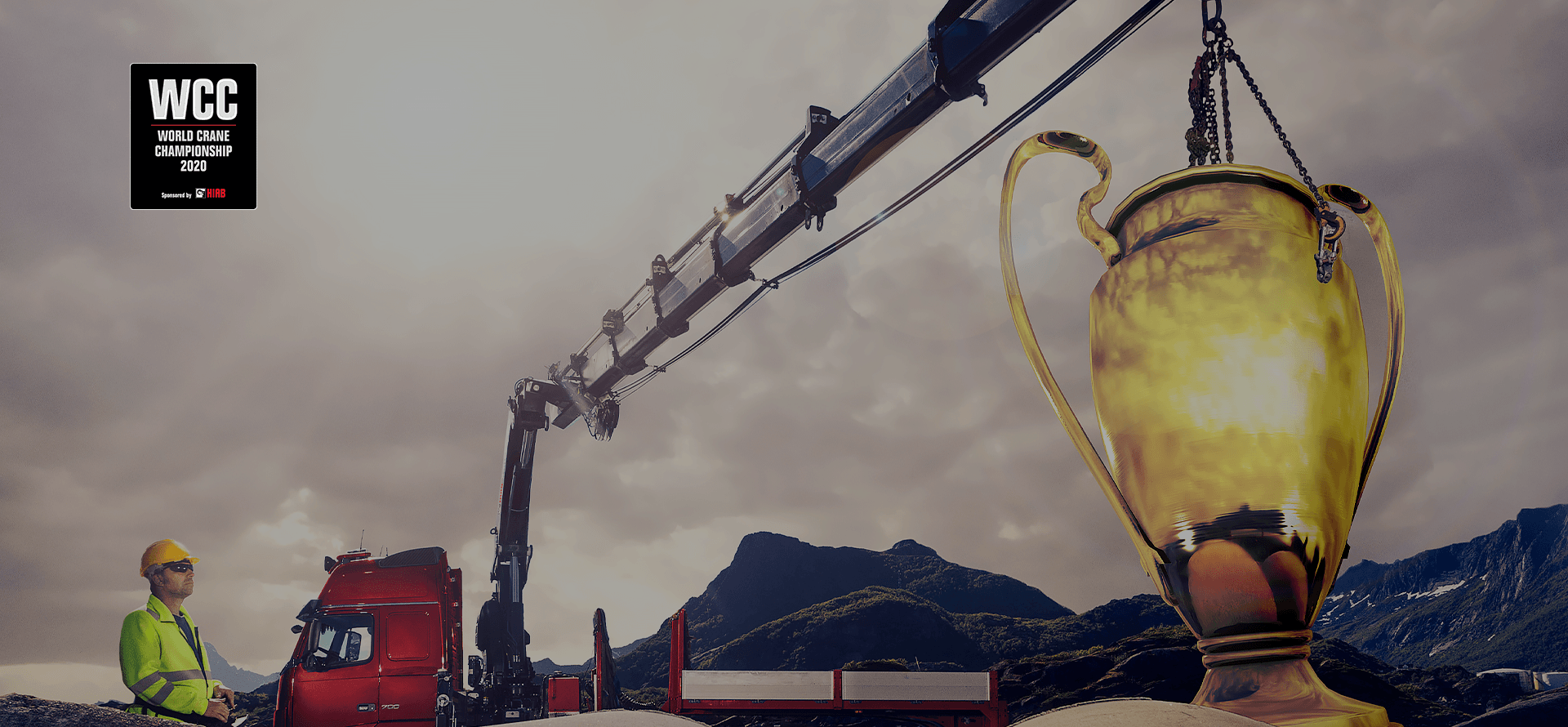This screenshot has height=727, width=1568.
Task: Click the WCC World Crane Championship 2020 logo
Action: click(194, 136)
